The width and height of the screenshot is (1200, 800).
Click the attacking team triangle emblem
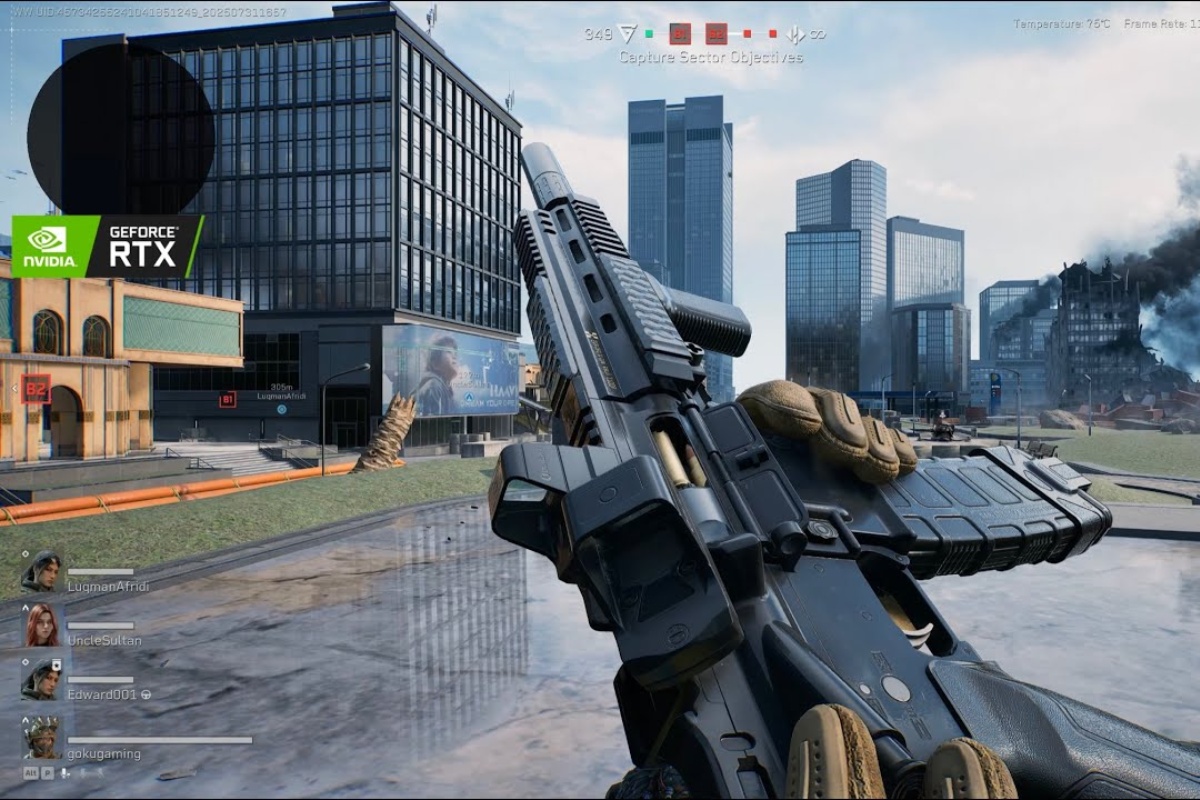click(x=627, y=34)
